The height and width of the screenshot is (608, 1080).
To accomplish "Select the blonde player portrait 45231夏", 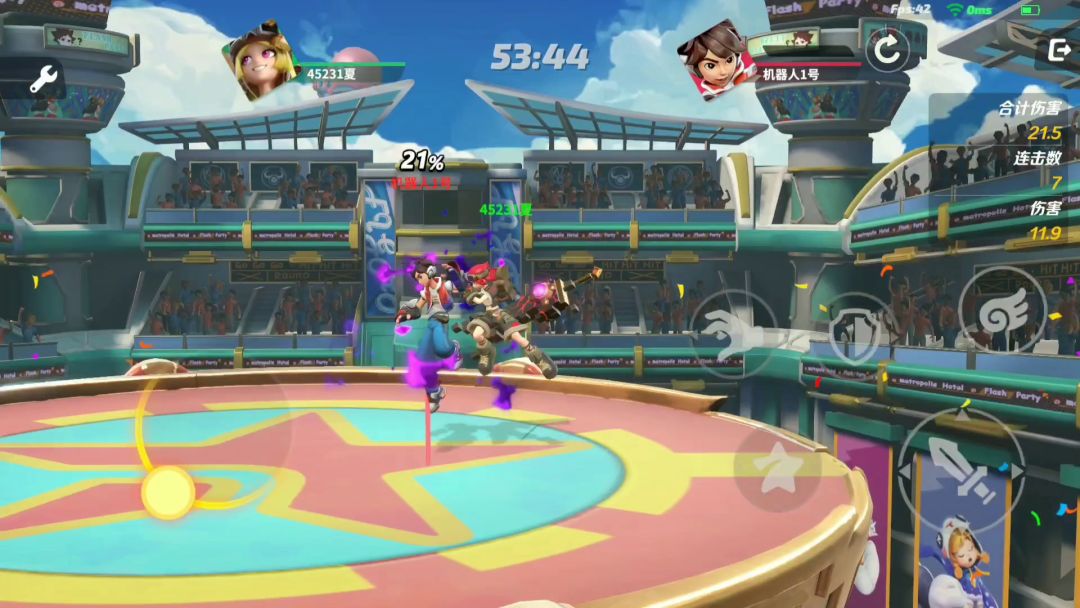I will [x=262, y=65].
